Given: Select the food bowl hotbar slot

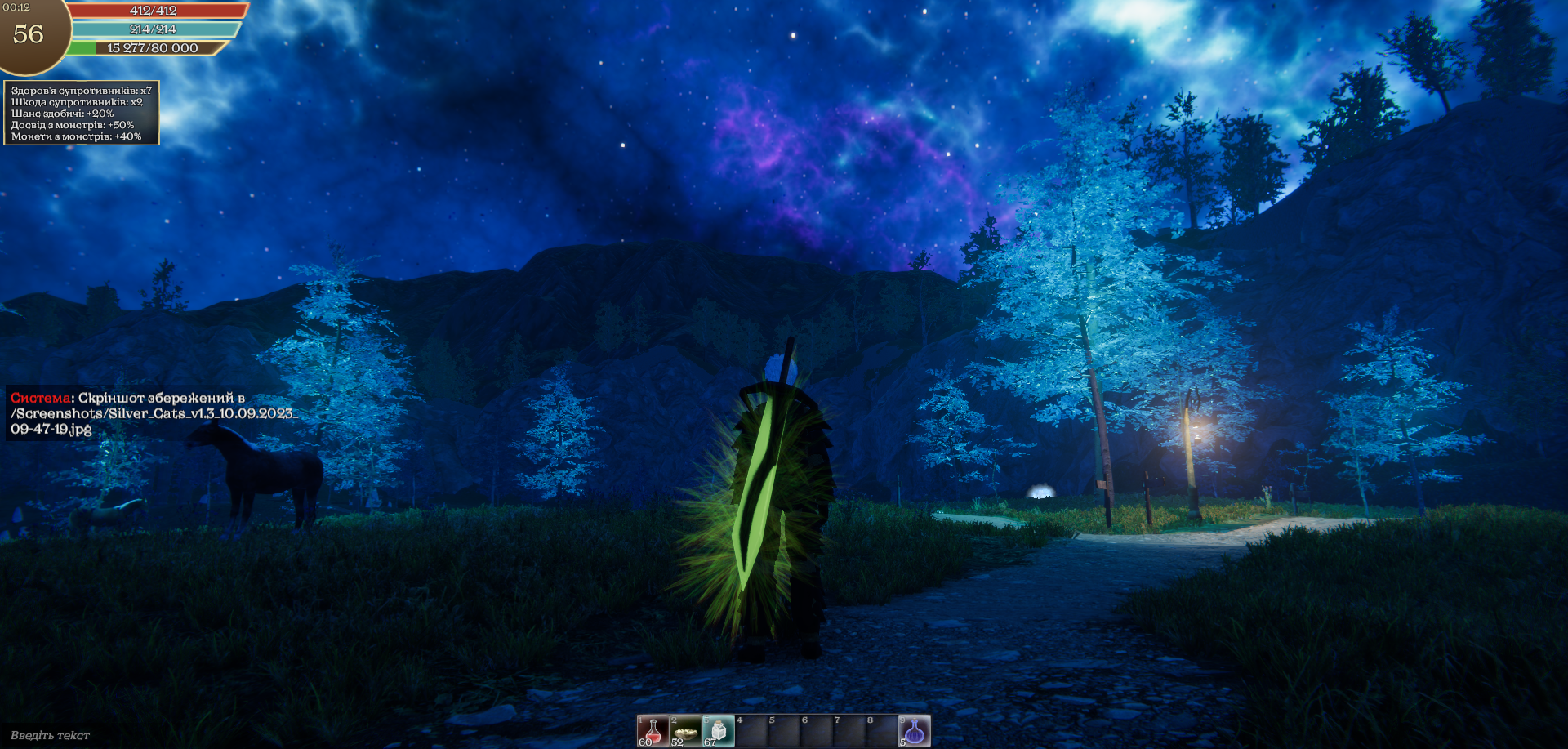Looking at the screenshot, I should point(685,731).
